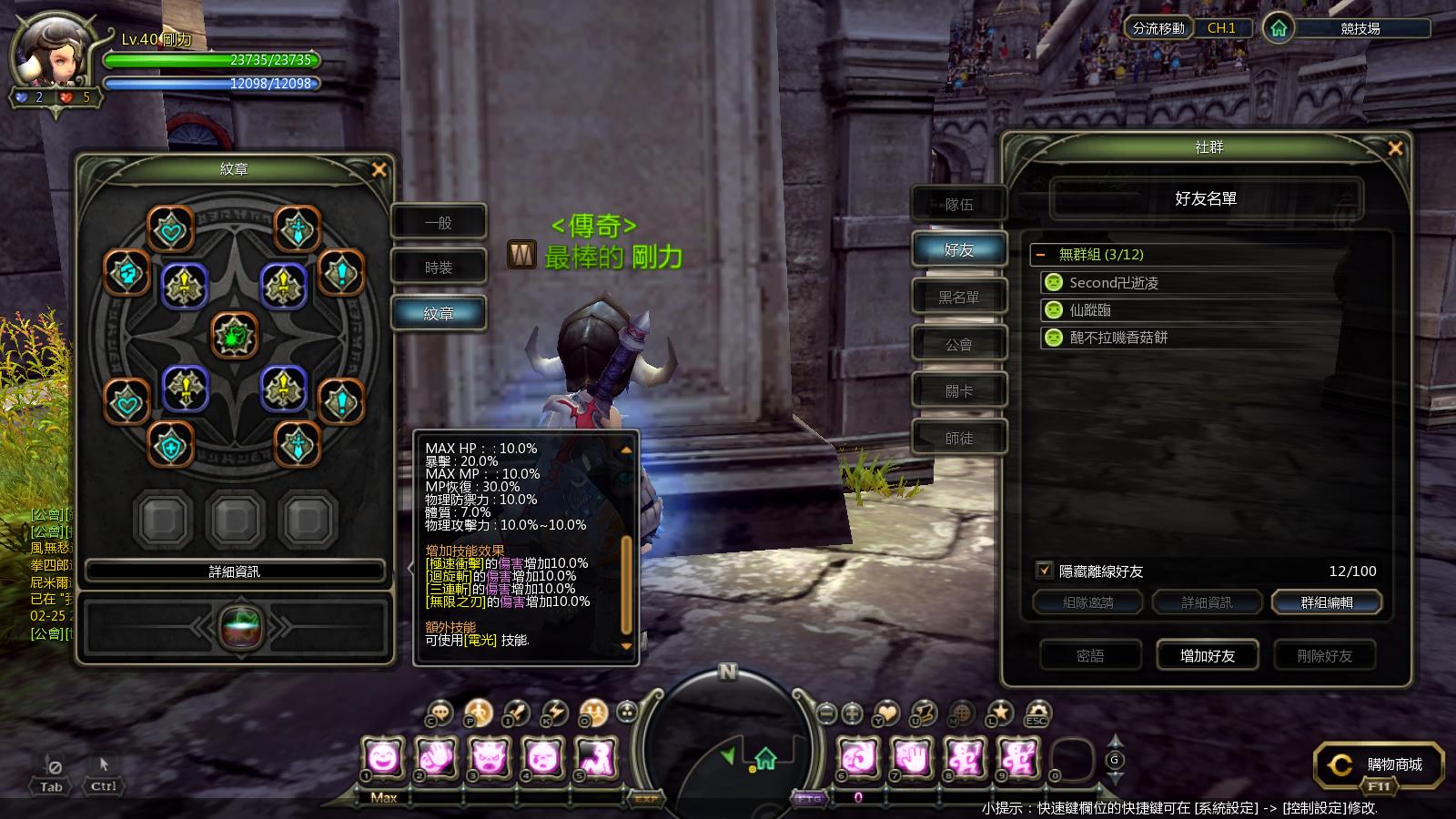The width and height of the screenshot is (1456, 819).
Task: Open the 師徒 mentor tab
Action: click(x=959, y=439)
